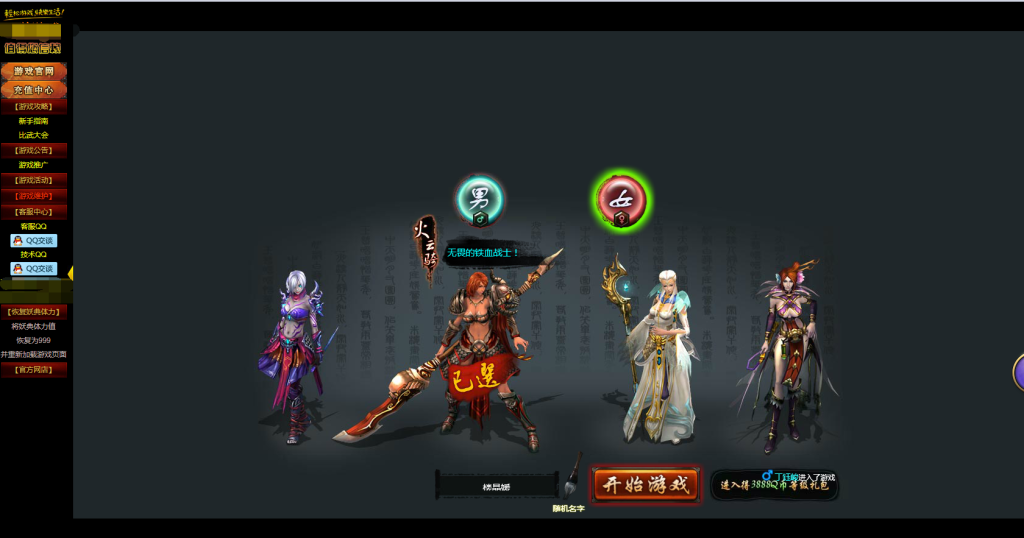Open the 新手指南 beginner guide link
Image resolution: width=1024 pixels, height=538 pixels.
tap(34, 121)
